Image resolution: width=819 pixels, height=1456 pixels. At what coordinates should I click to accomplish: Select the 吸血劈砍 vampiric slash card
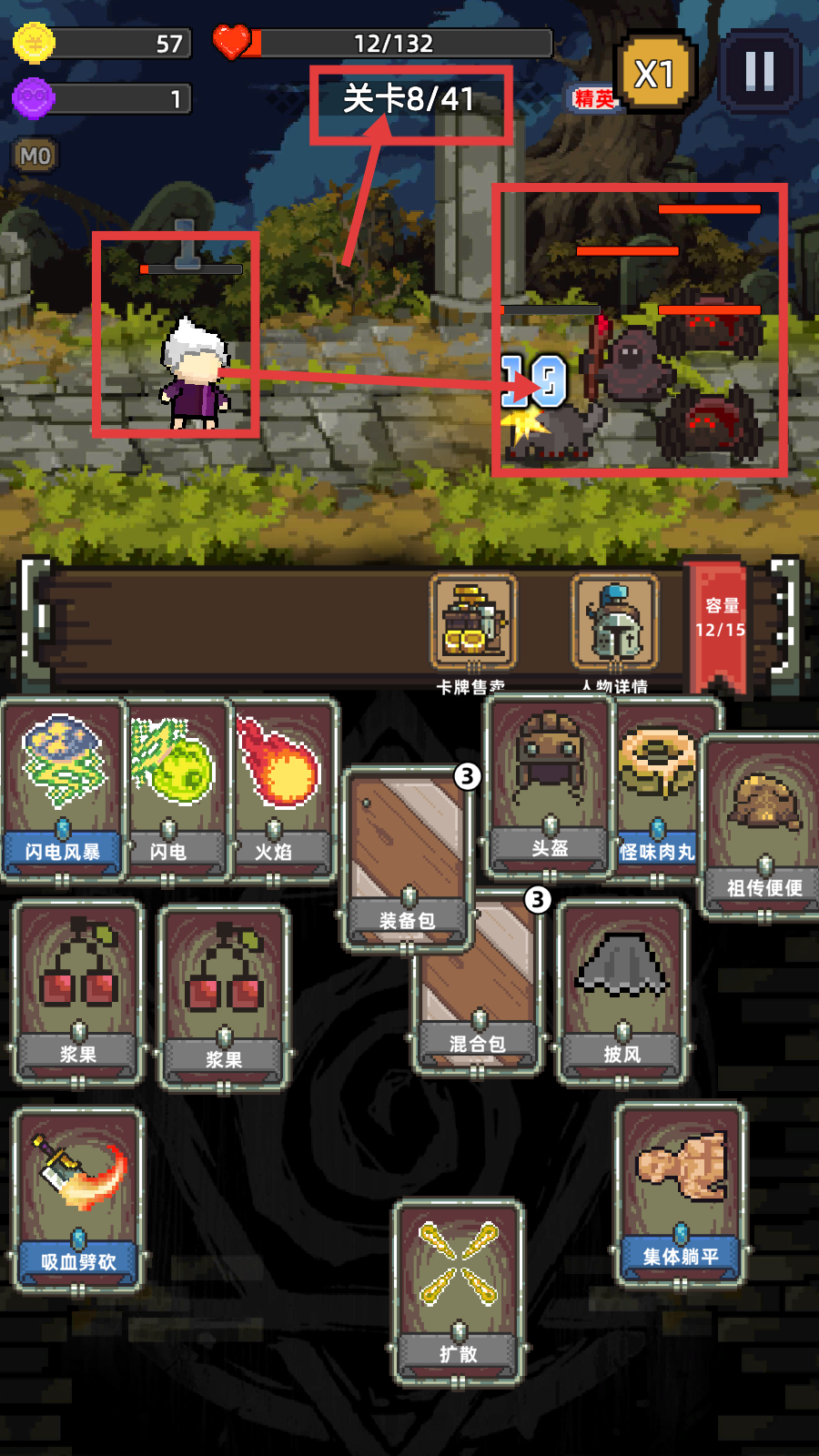point(78,1198)
